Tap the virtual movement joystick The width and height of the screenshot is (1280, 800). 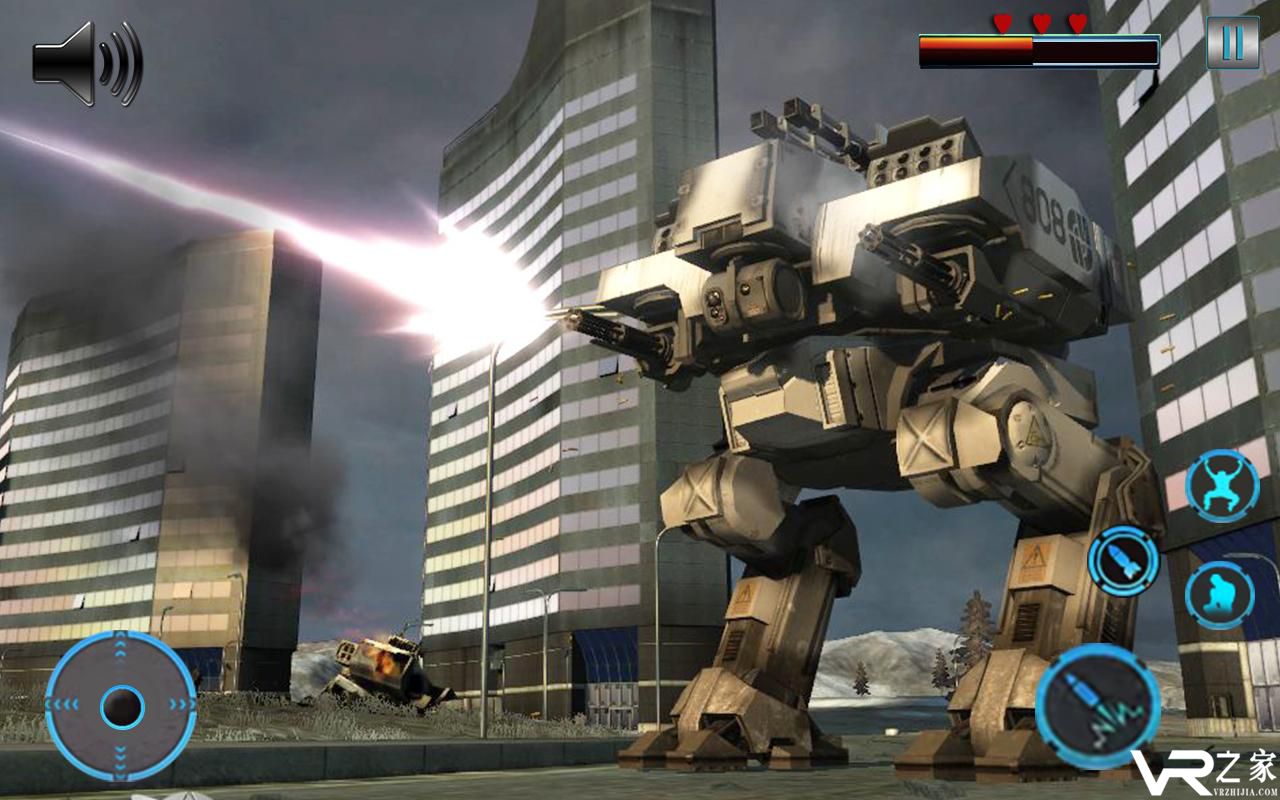click(x=121, y=707)
